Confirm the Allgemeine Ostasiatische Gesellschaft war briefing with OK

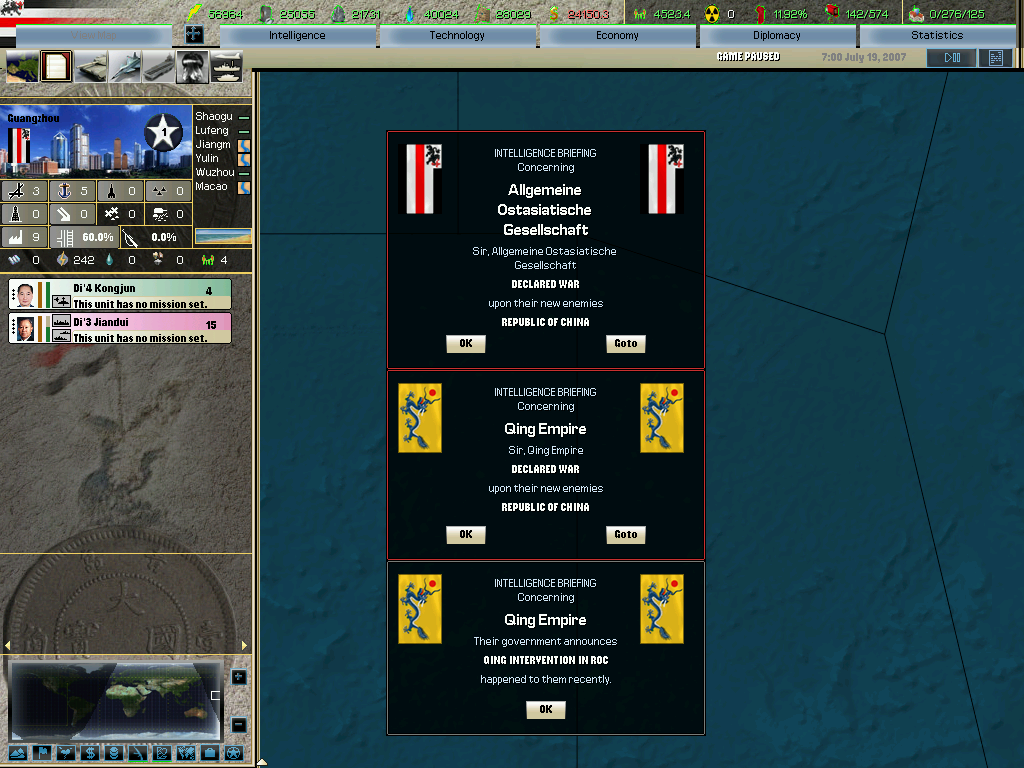465,344
